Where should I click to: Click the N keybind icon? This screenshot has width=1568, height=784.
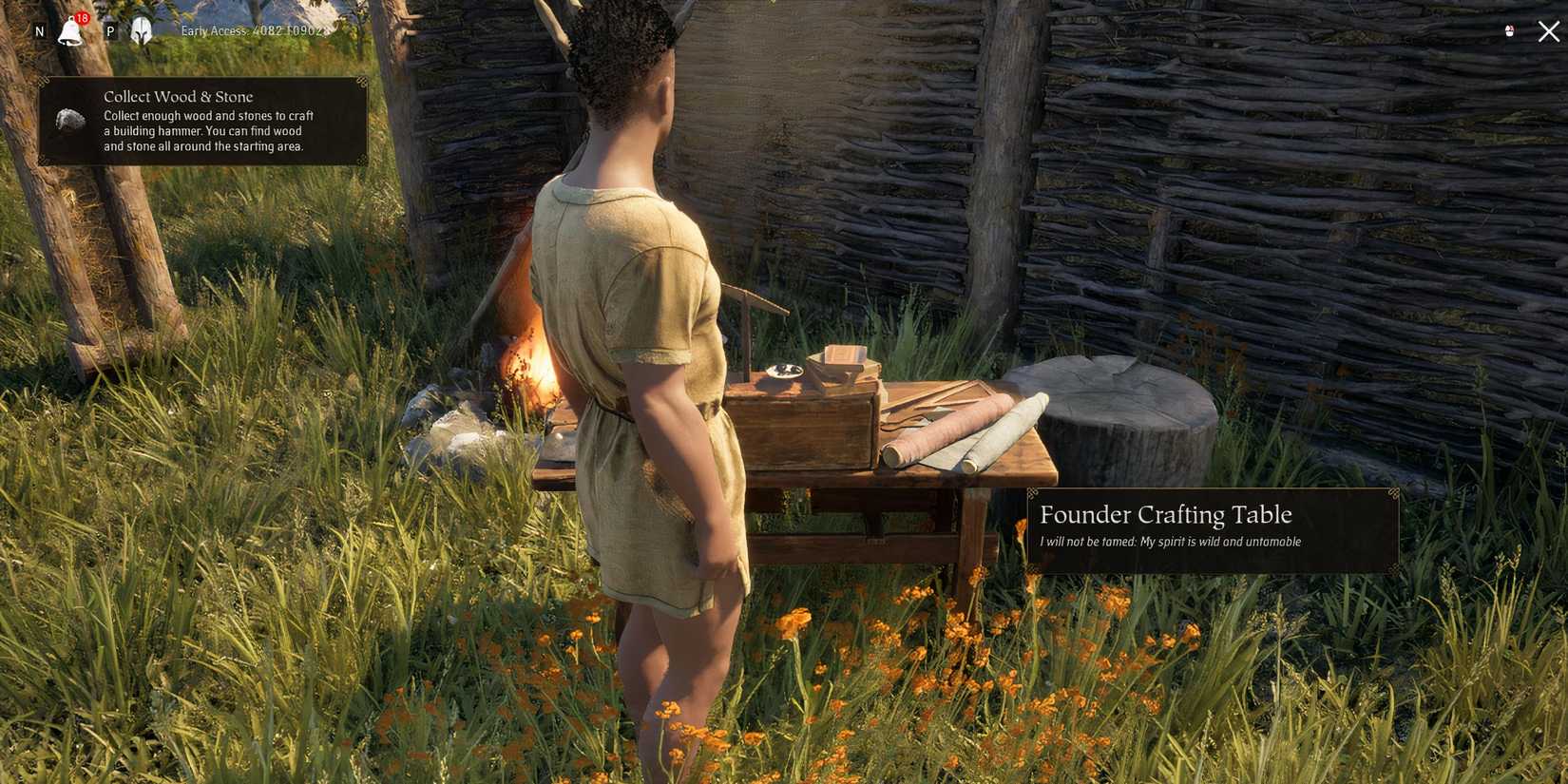[39, 31]
